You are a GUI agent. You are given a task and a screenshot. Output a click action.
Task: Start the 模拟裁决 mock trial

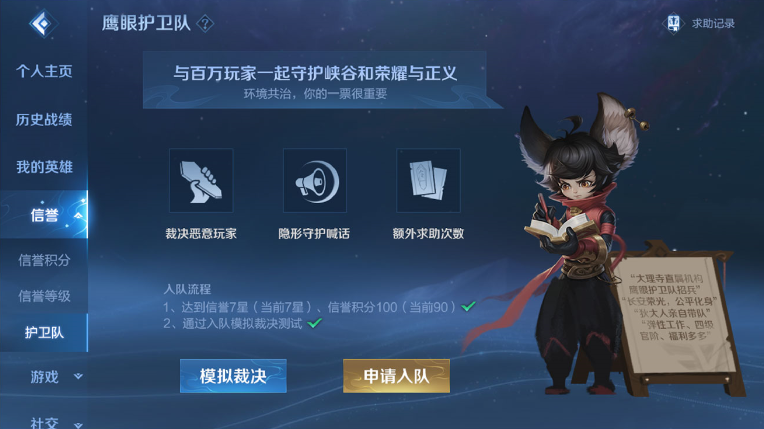[x=233, y=376]
